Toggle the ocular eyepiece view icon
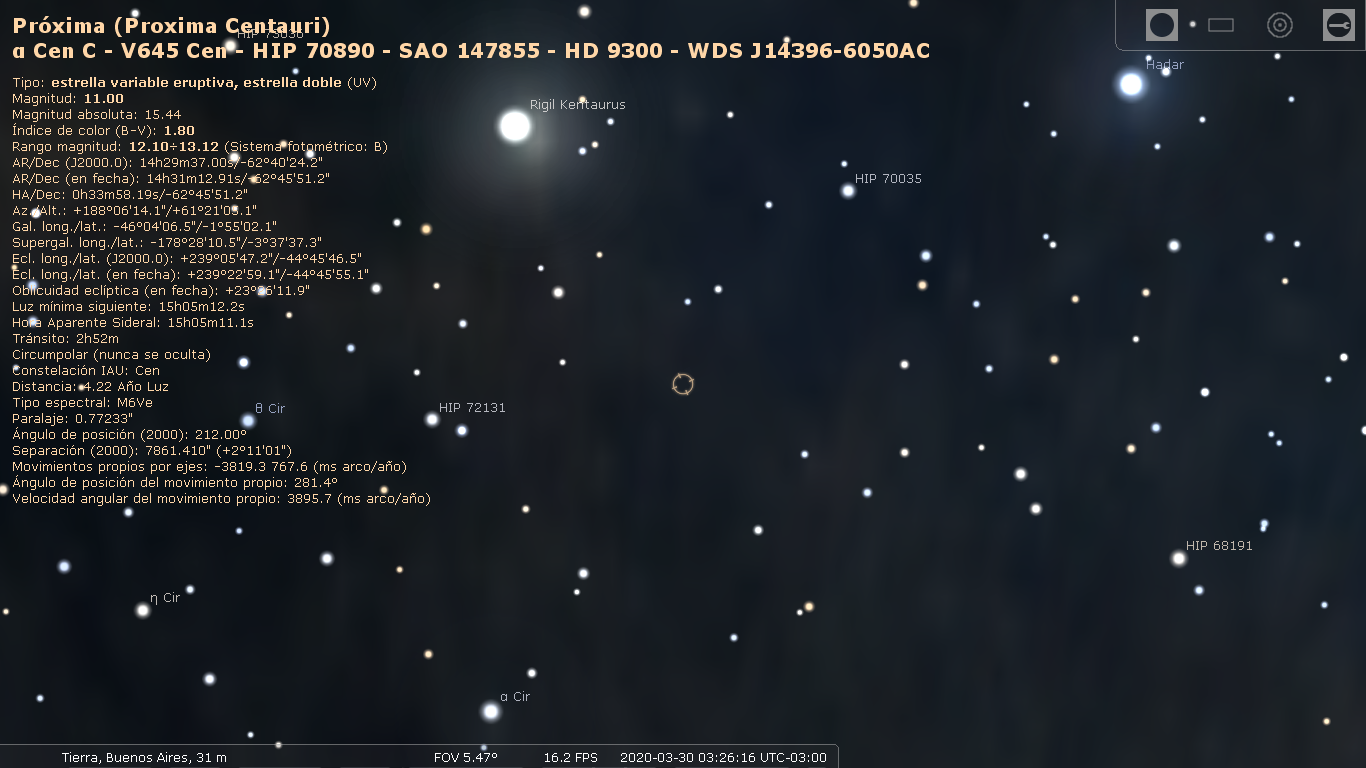The image size is (1366, 768). (x=1161, y=25)
